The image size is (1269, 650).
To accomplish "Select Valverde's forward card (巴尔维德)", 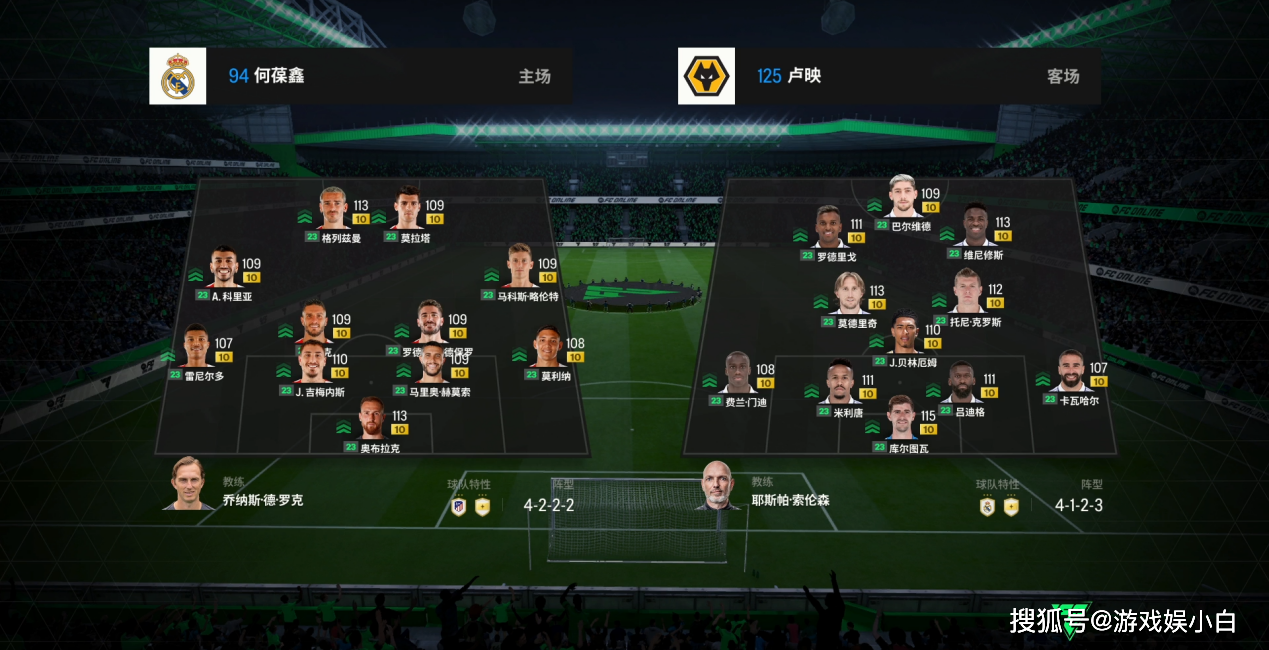I will coord(903,197).
